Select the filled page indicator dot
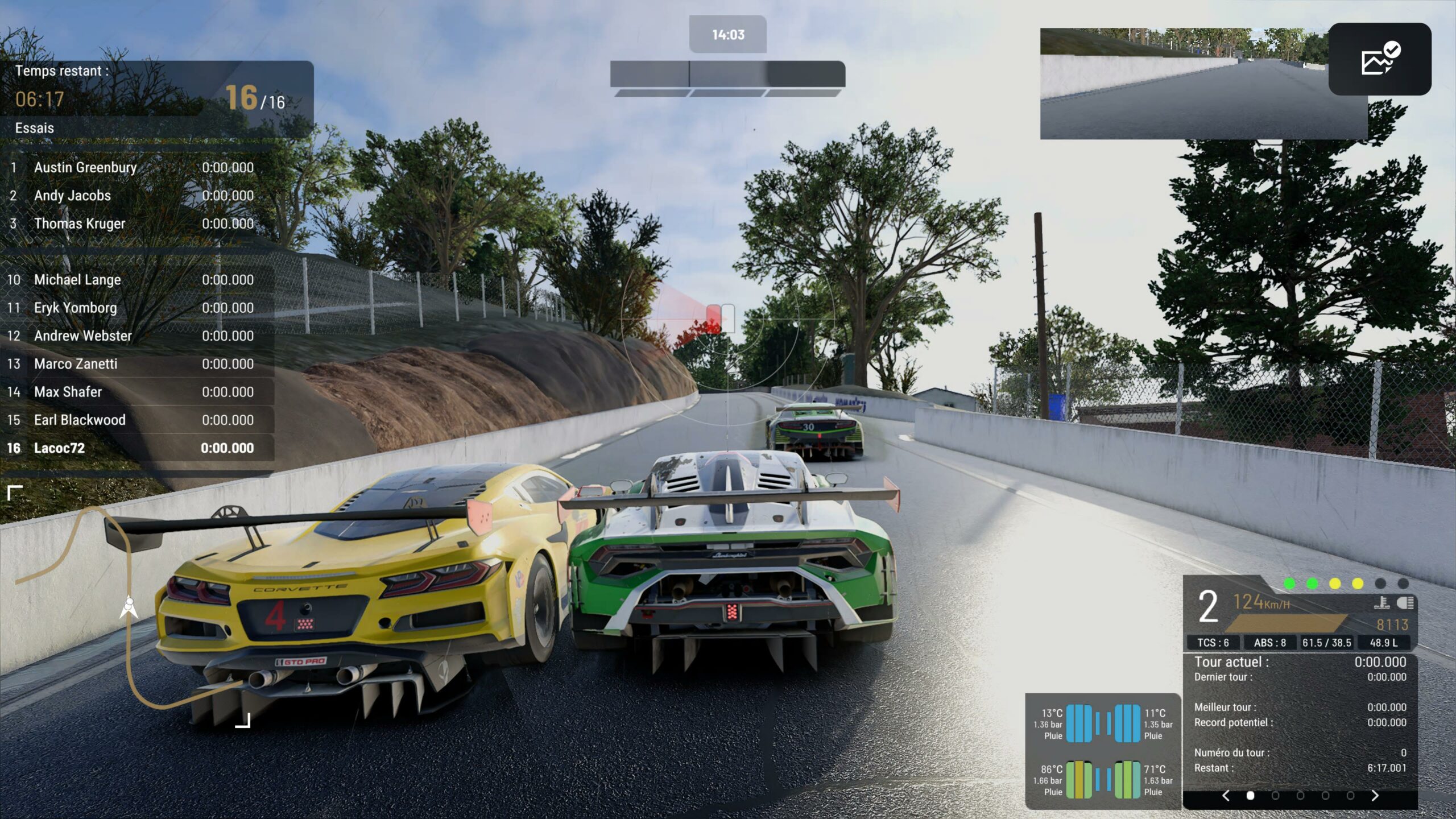1456x819 pixels. (1250, 796)
